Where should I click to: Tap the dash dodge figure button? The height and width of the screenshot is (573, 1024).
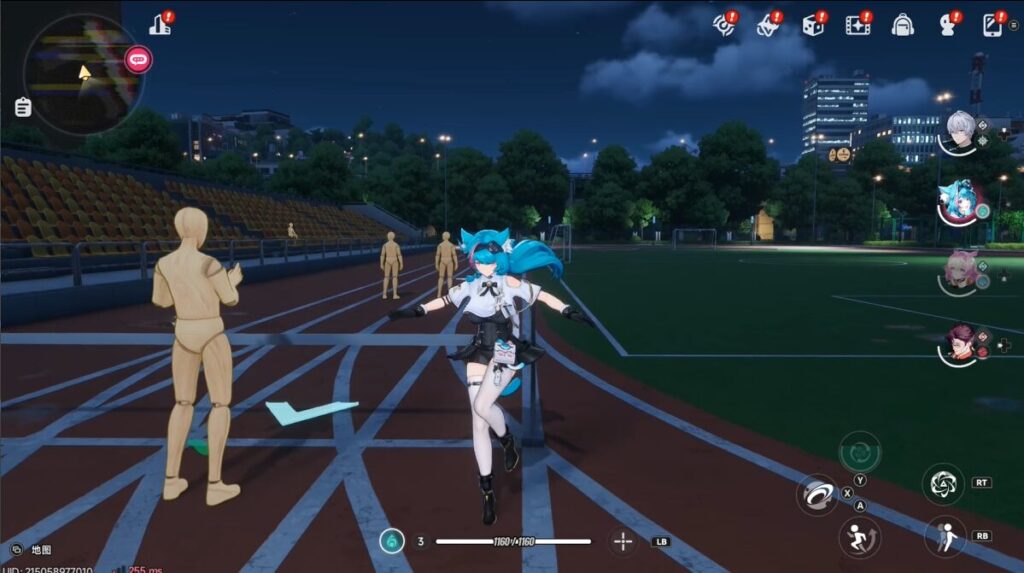944,536
